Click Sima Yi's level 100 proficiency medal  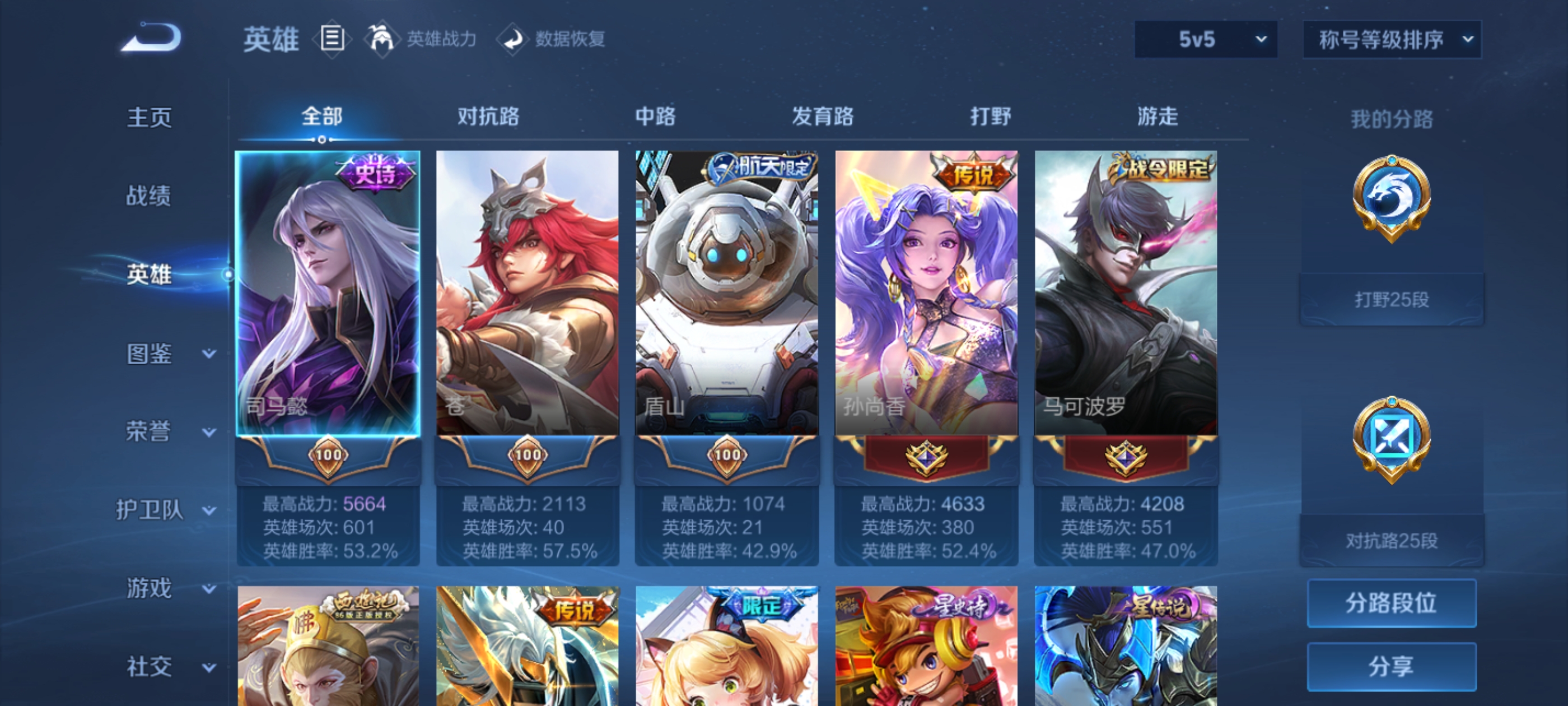pos(329,455)
